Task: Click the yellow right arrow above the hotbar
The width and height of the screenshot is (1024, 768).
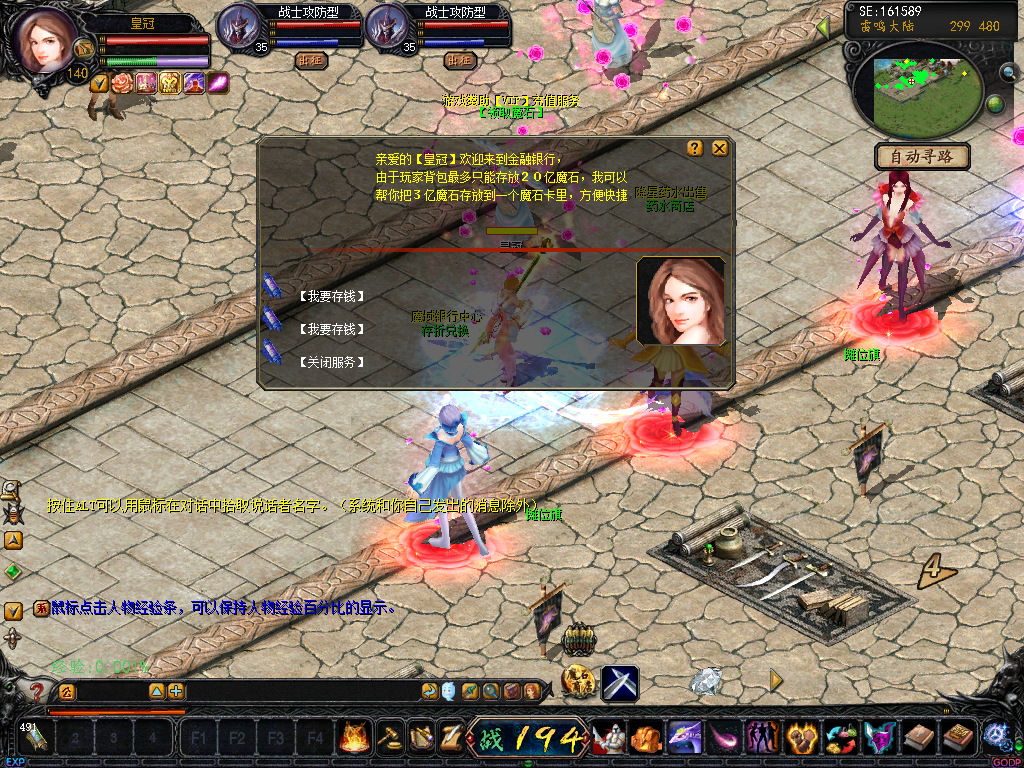Action: click(776, 681)
